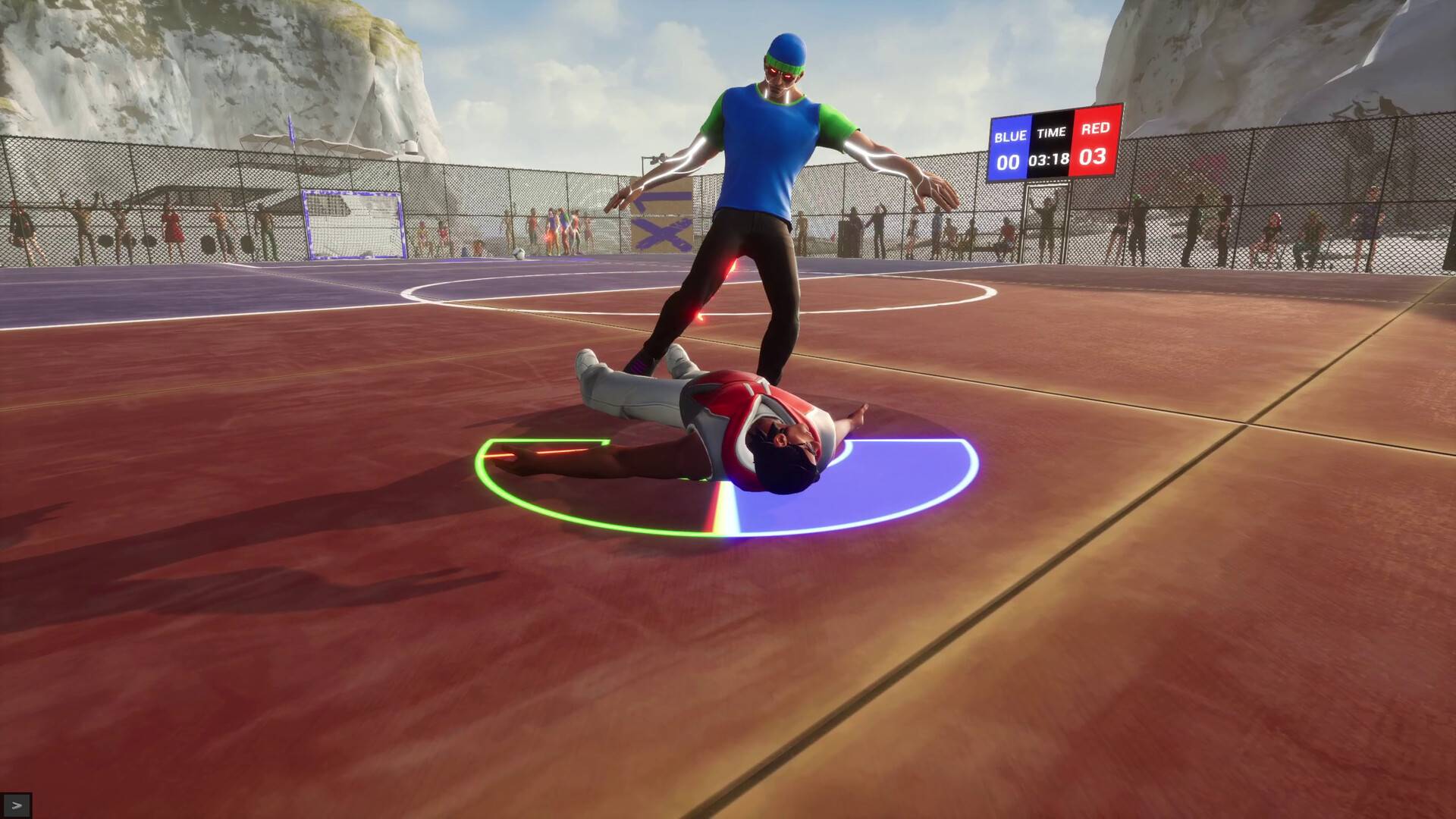Click the small arrow button in the corner
The height and width of the screenshot is (819, 1456).
[x=17, y=805]
